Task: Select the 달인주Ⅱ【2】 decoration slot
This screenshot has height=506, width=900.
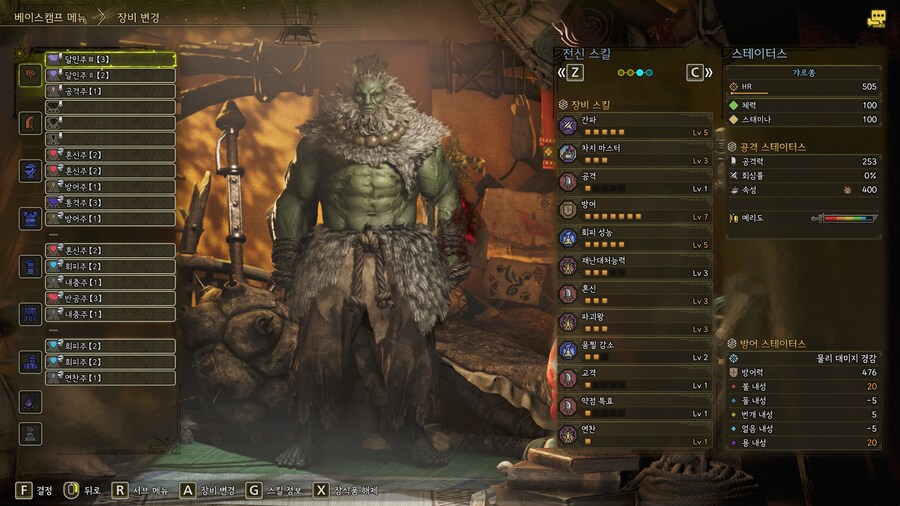Action: click(110, 75)
